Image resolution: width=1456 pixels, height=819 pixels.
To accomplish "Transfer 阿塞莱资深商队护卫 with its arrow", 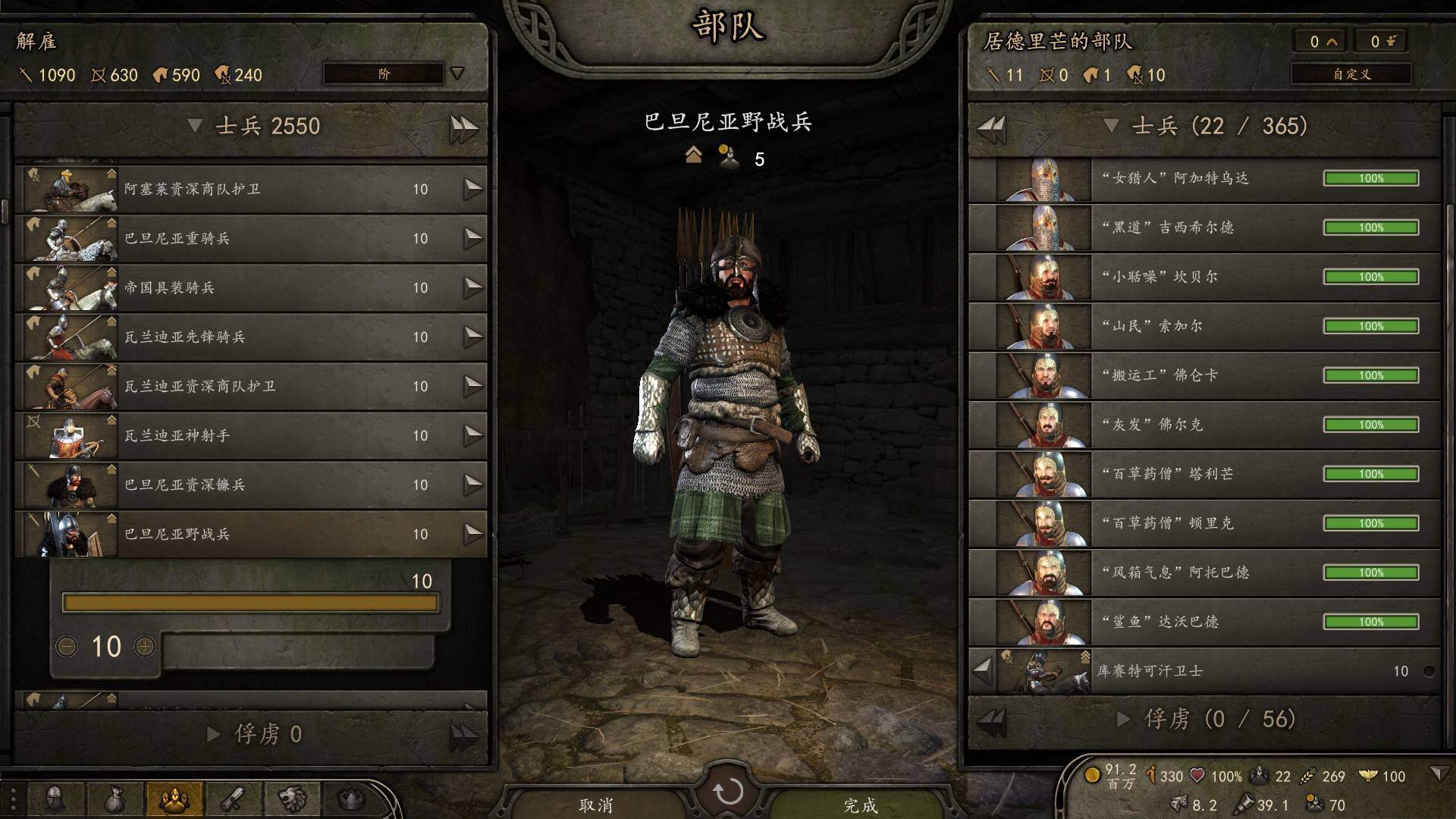I will pos(473,189).
